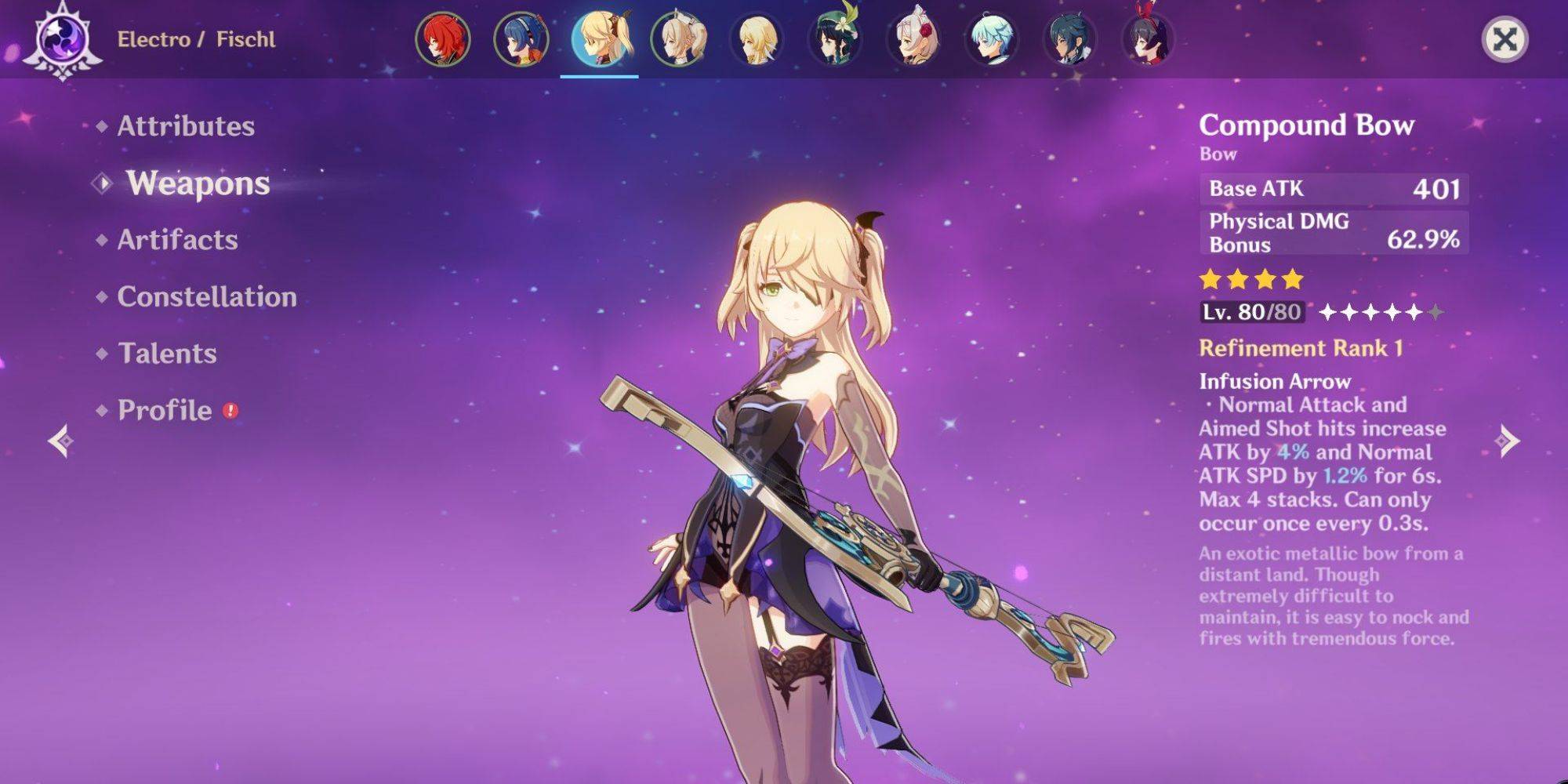The image size is (1568, 784).
Task: View the Talents section
Action: [167, 354]
